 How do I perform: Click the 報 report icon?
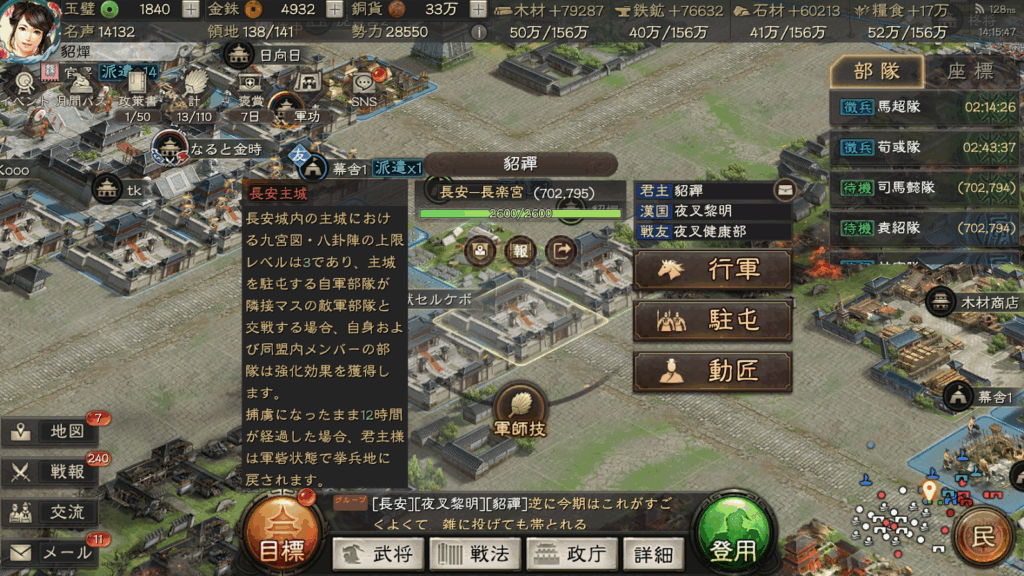[x=520, y=250]
